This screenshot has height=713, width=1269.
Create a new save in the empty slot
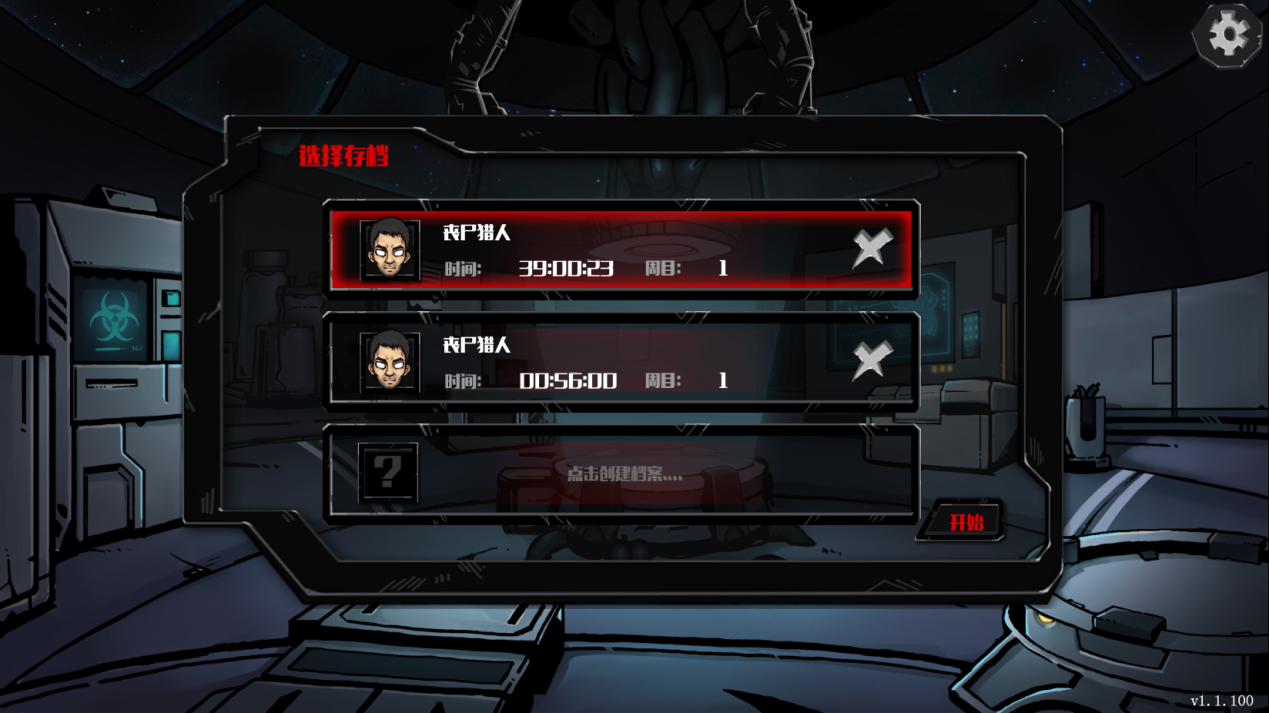(x=622, y=473)
